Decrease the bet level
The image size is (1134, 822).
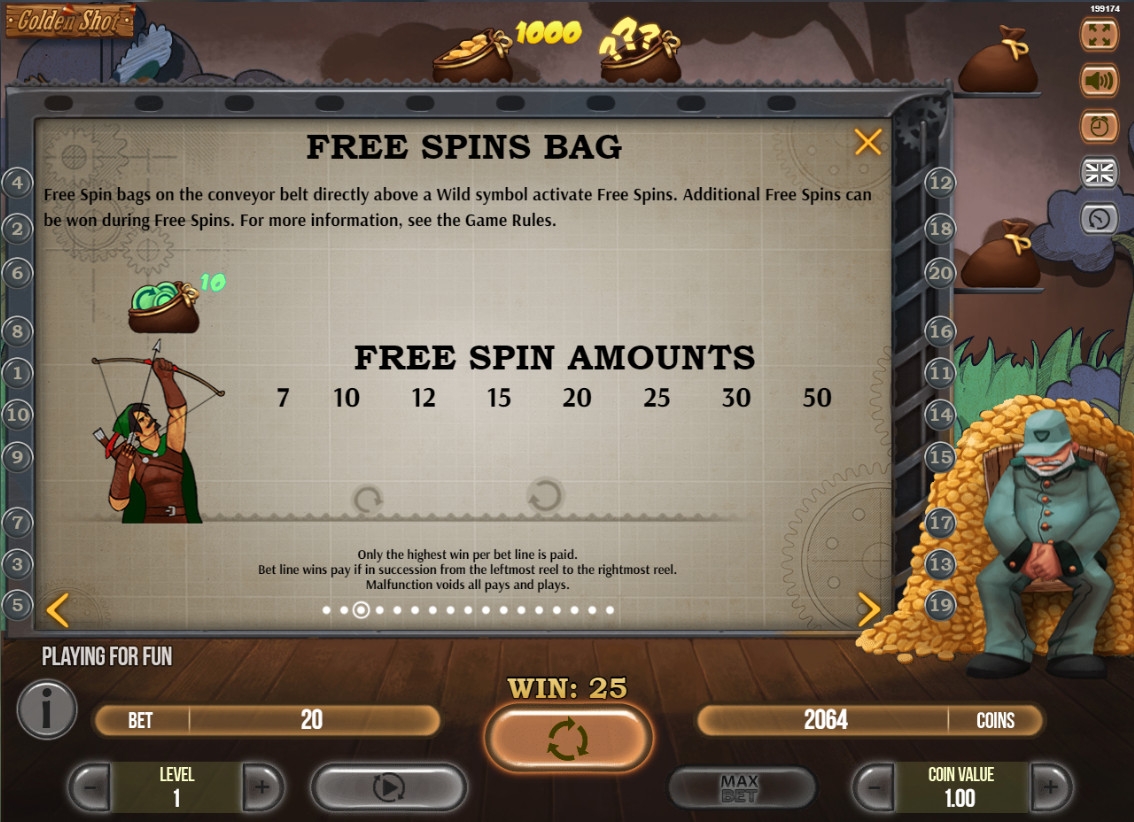[x=90, y=788]
